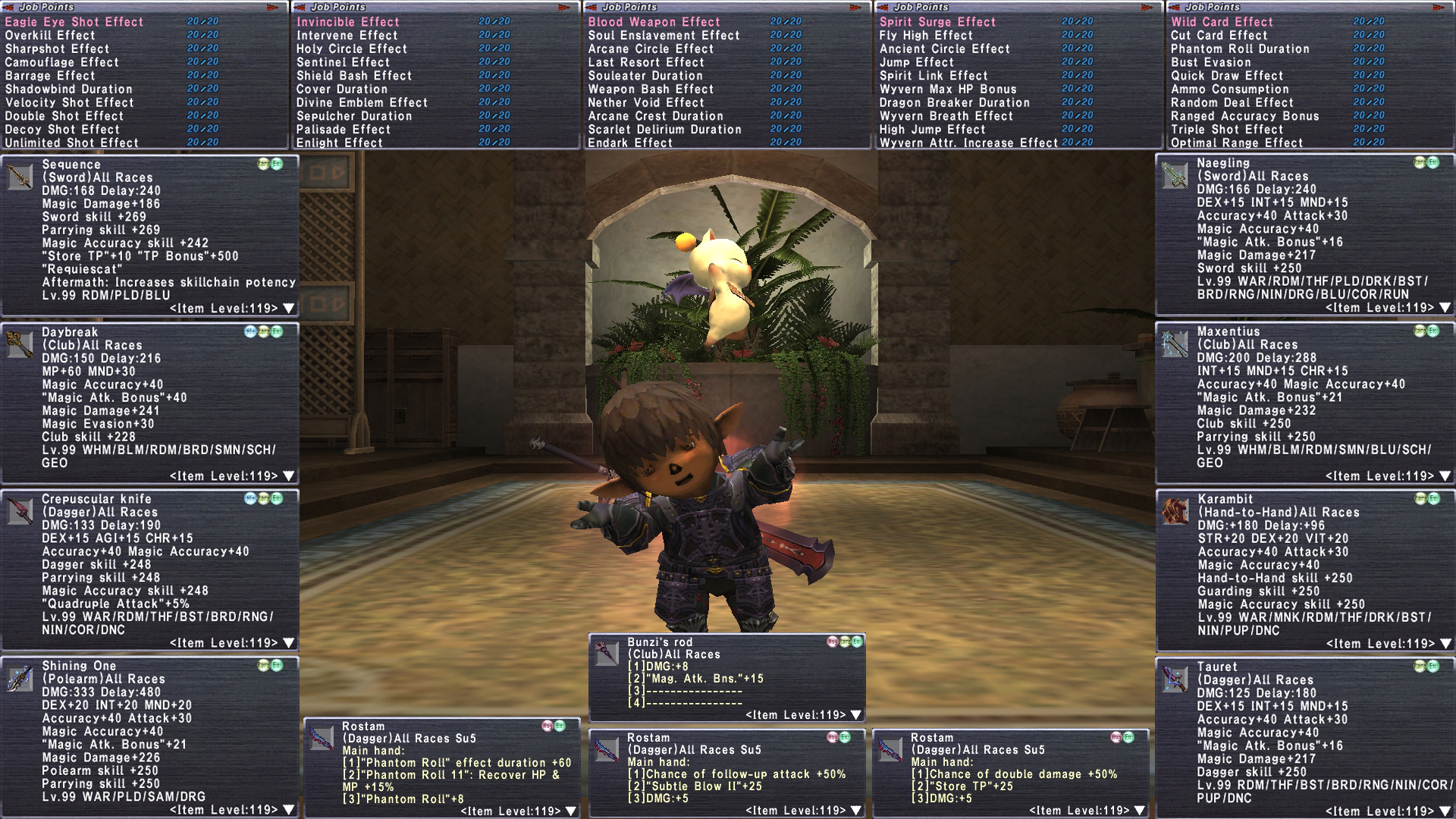This screenshot has height=819, width=1456.
Task: Choose the Phantom Roll Duration entry
Action: click(1240, 49)
